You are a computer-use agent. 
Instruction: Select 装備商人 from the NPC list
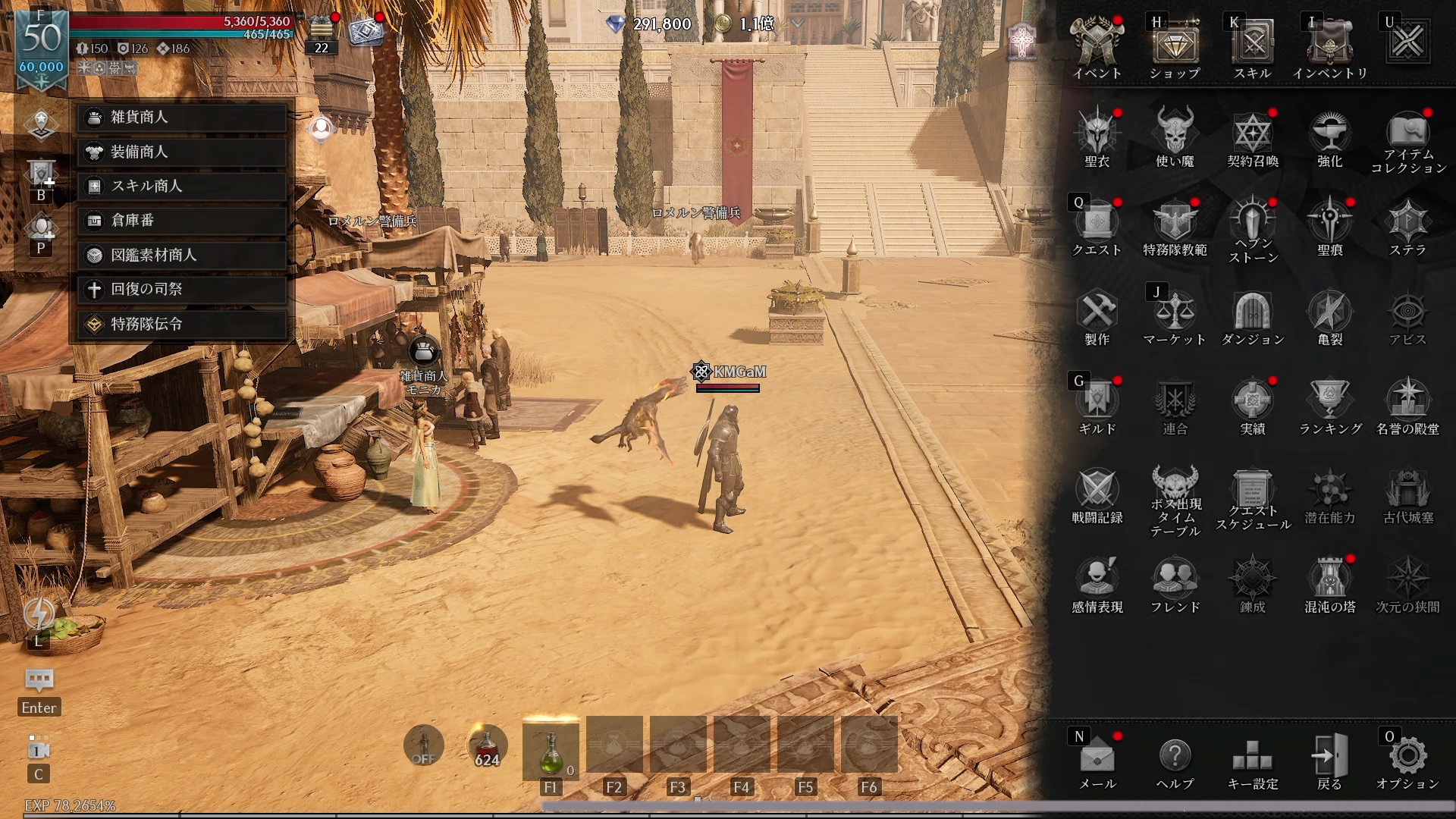pos(182,152)
